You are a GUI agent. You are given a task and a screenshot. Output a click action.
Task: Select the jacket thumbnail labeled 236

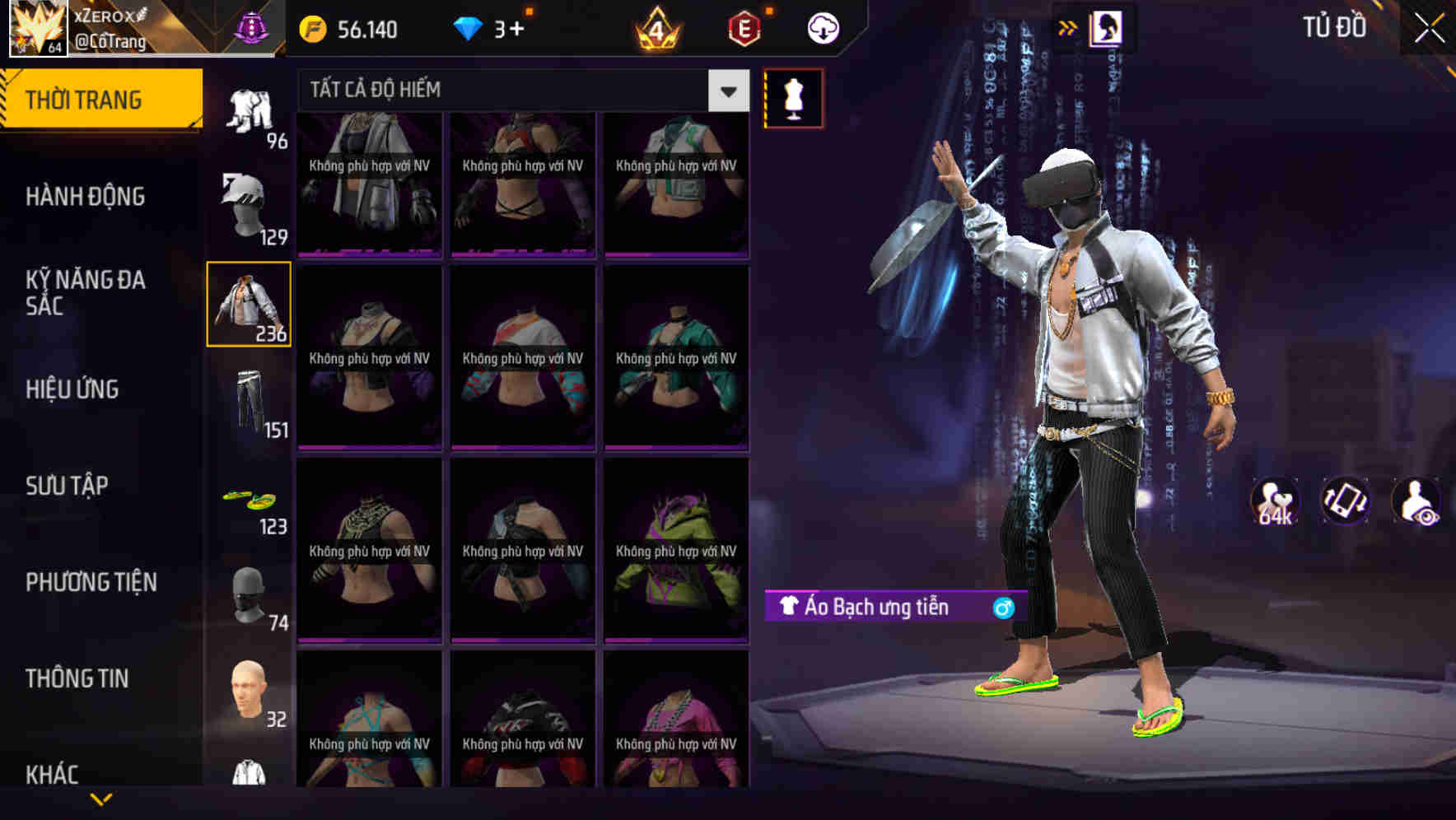click(249, 305)
